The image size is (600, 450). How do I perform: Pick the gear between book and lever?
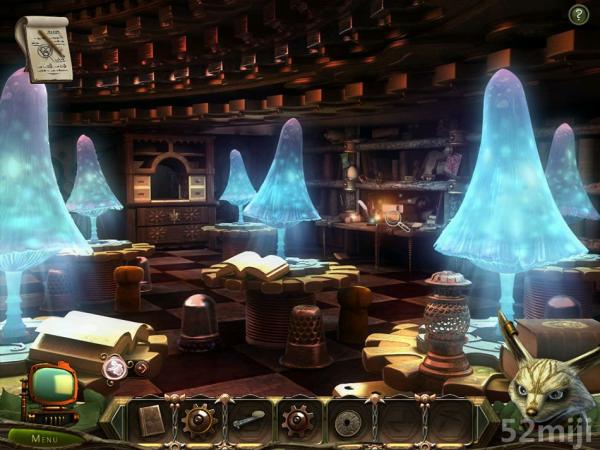click(199, 420)
